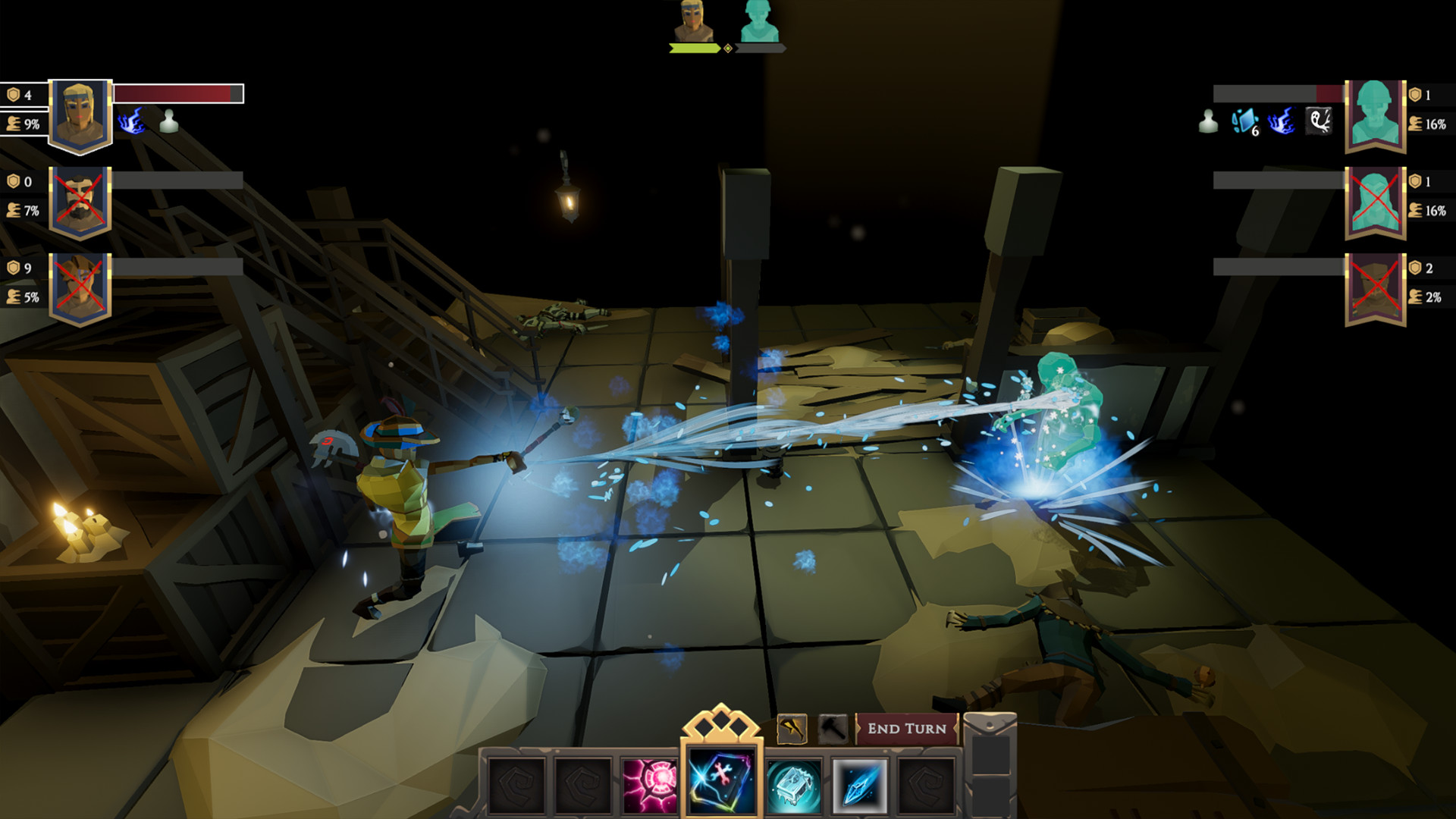Click the crossed-out teal ghost enemy portrait

[1375, 202]
